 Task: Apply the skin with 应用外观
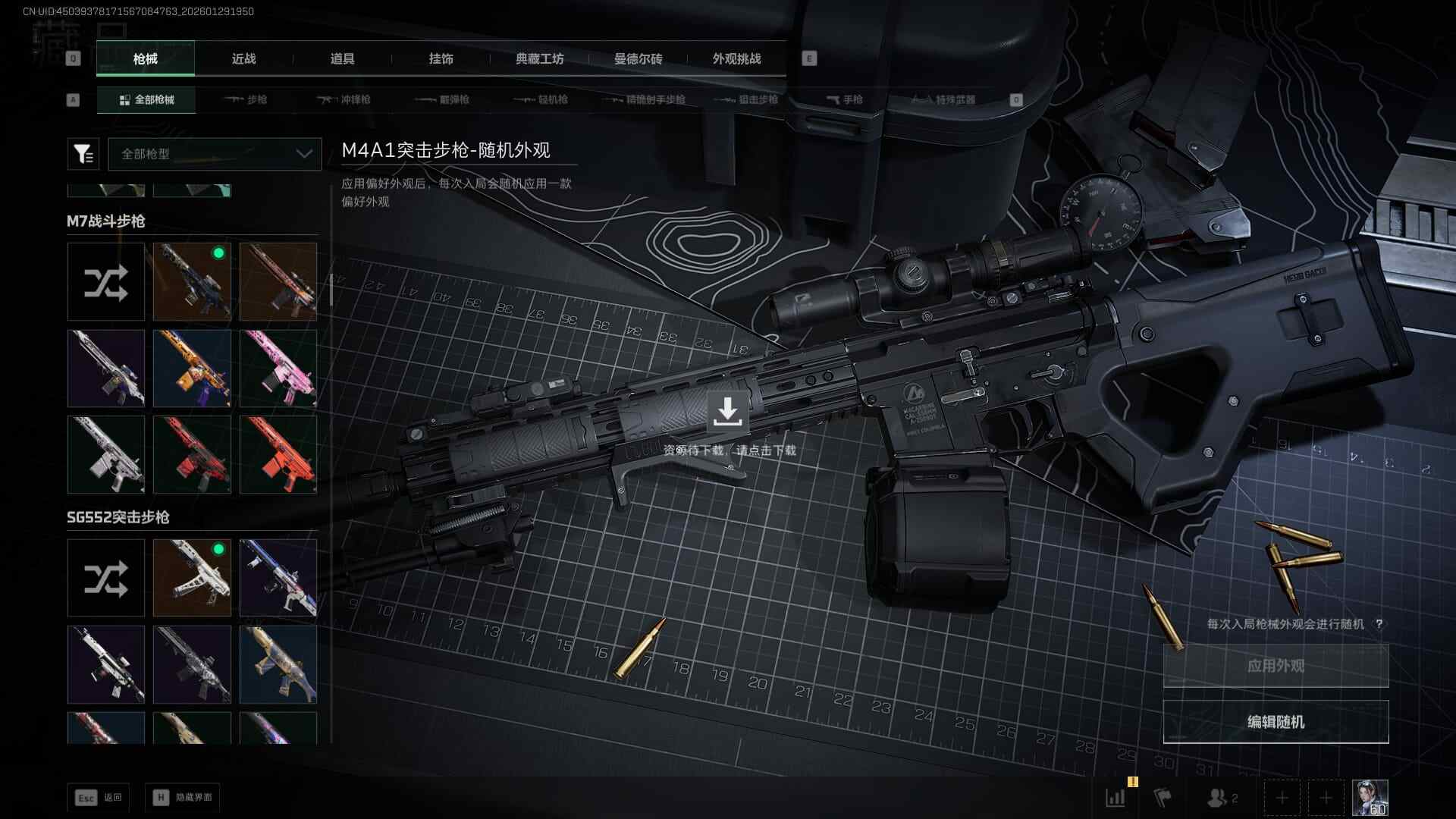[x=1276, y=666]
